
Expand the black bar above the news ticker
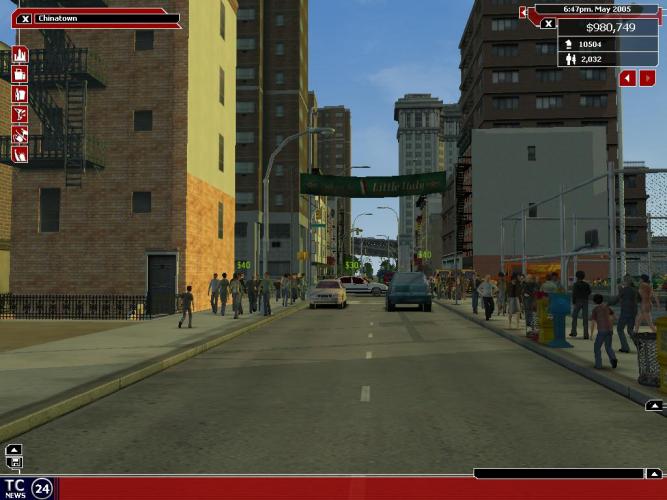653,474
